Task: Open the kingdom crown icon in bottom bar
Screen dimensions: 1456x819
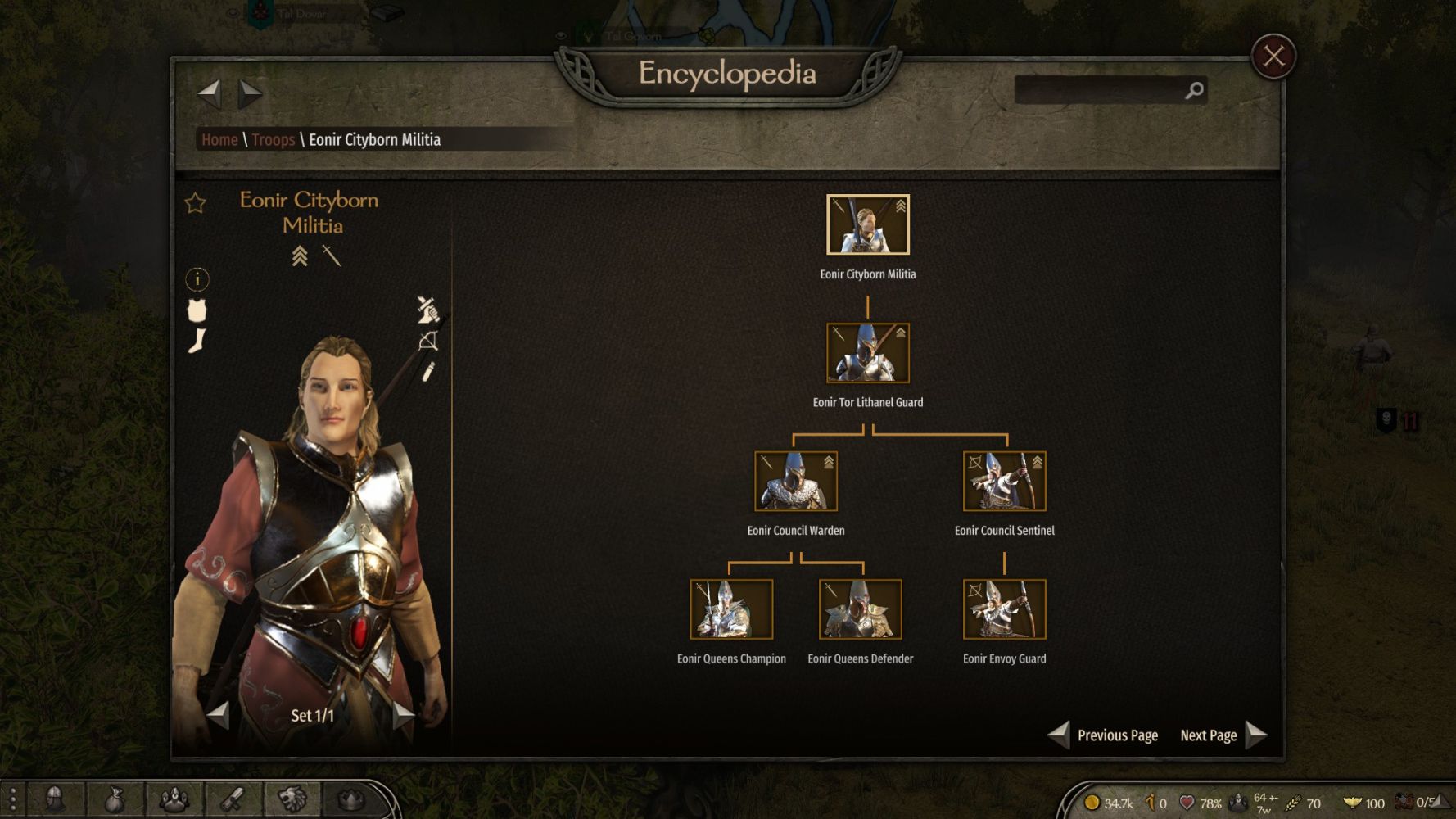Action: (351, 799)
